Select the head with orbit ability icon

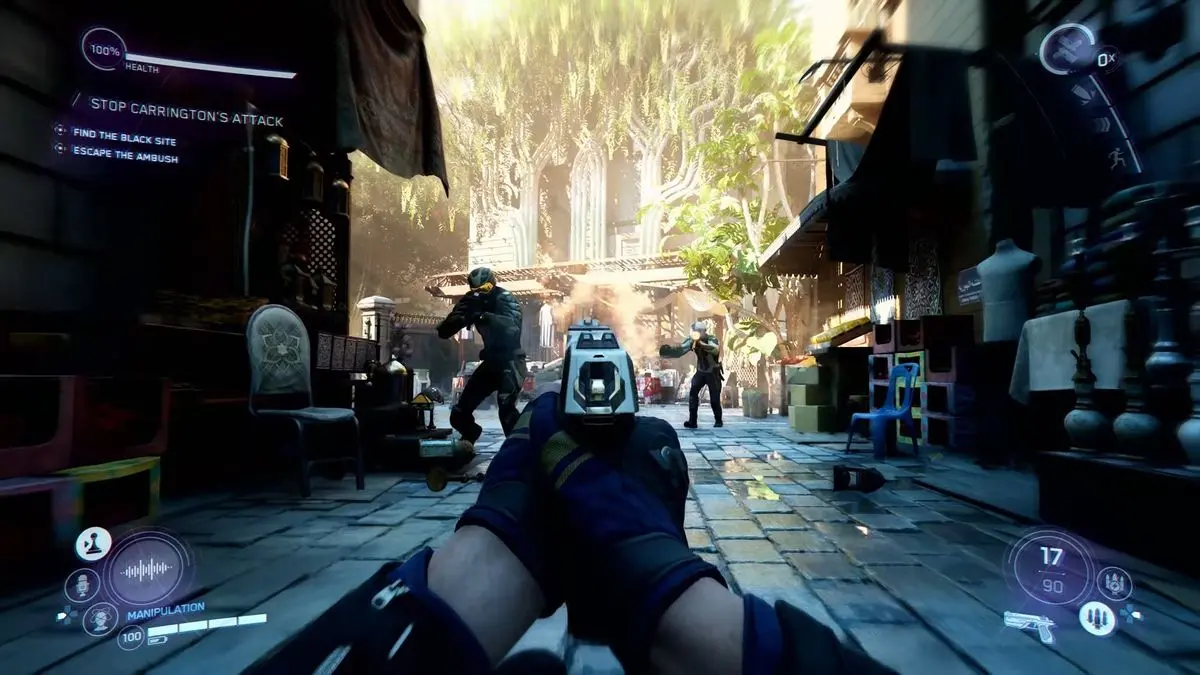click(100, 618)
